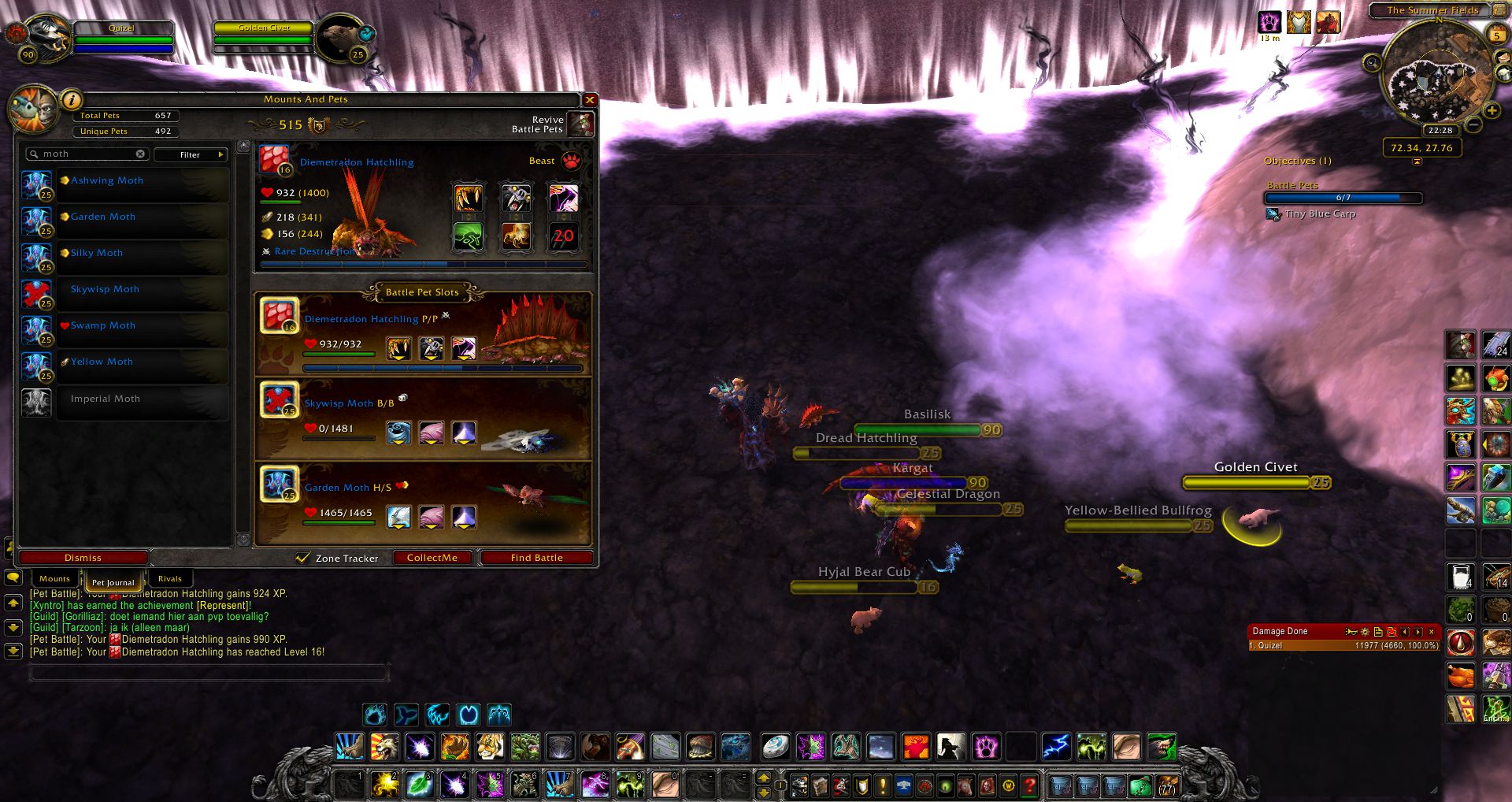
Task: Clear the search text with X
Action: click(x=140, y=154)
